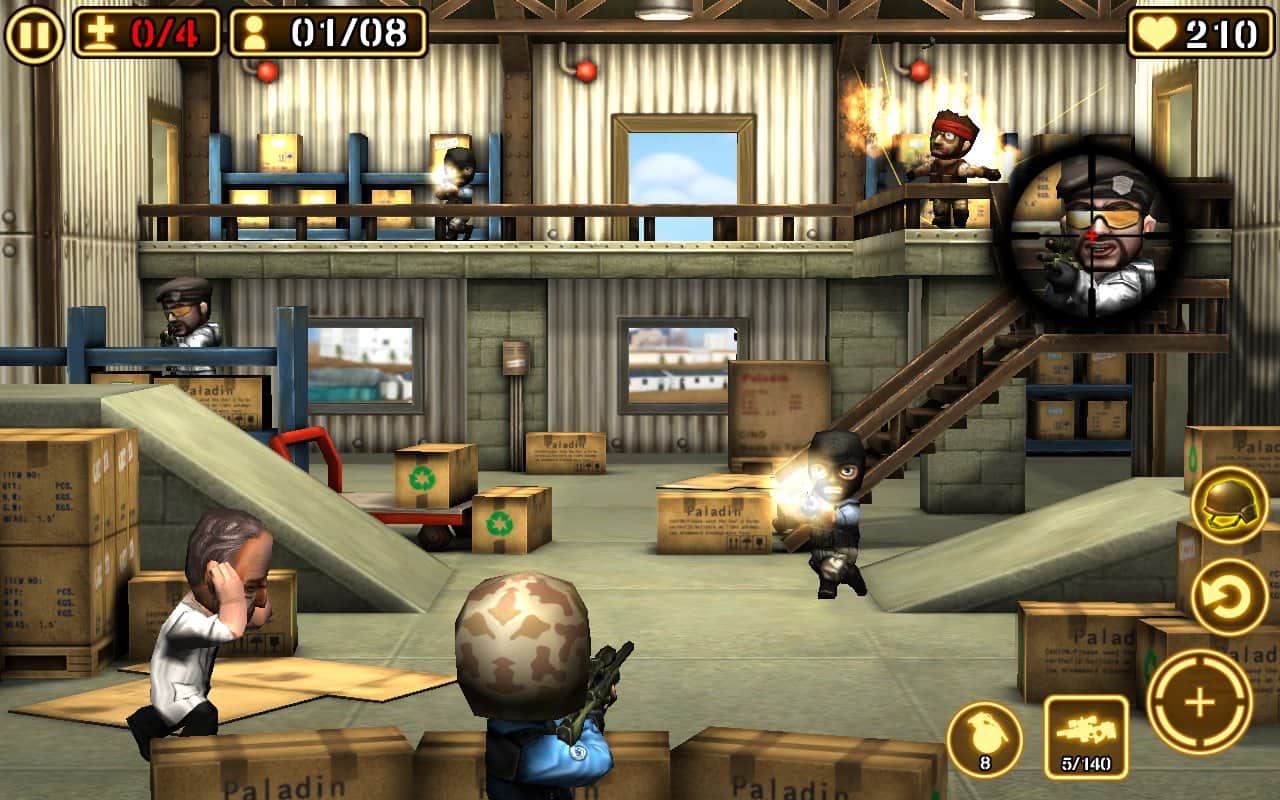The height and width of the screenshot is (800, 1280).
Task: Pause the game with the pause button
Action: 34,34
